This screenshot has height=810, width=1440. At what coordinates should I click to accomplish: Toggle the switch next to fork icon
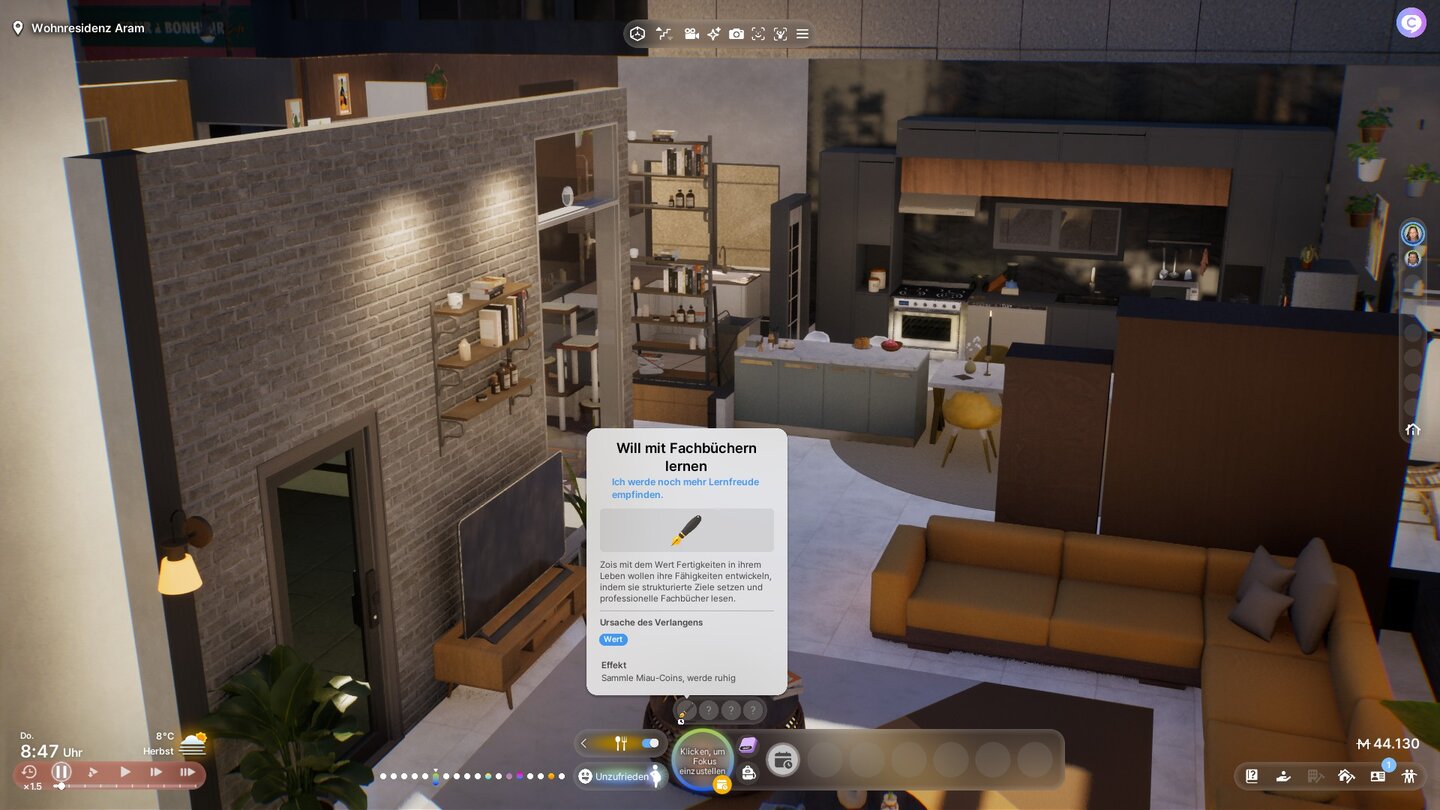[x=651, y=743]
